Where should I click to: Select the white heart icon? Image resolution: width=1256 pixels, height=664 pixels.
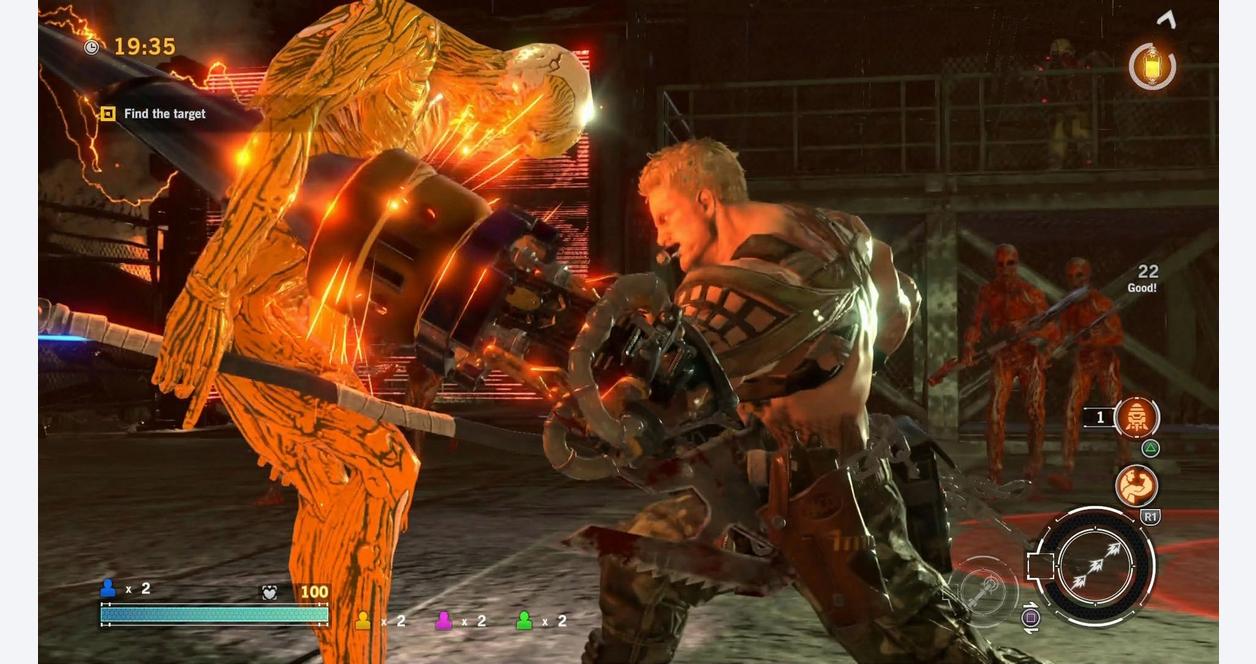pos(269,592)
